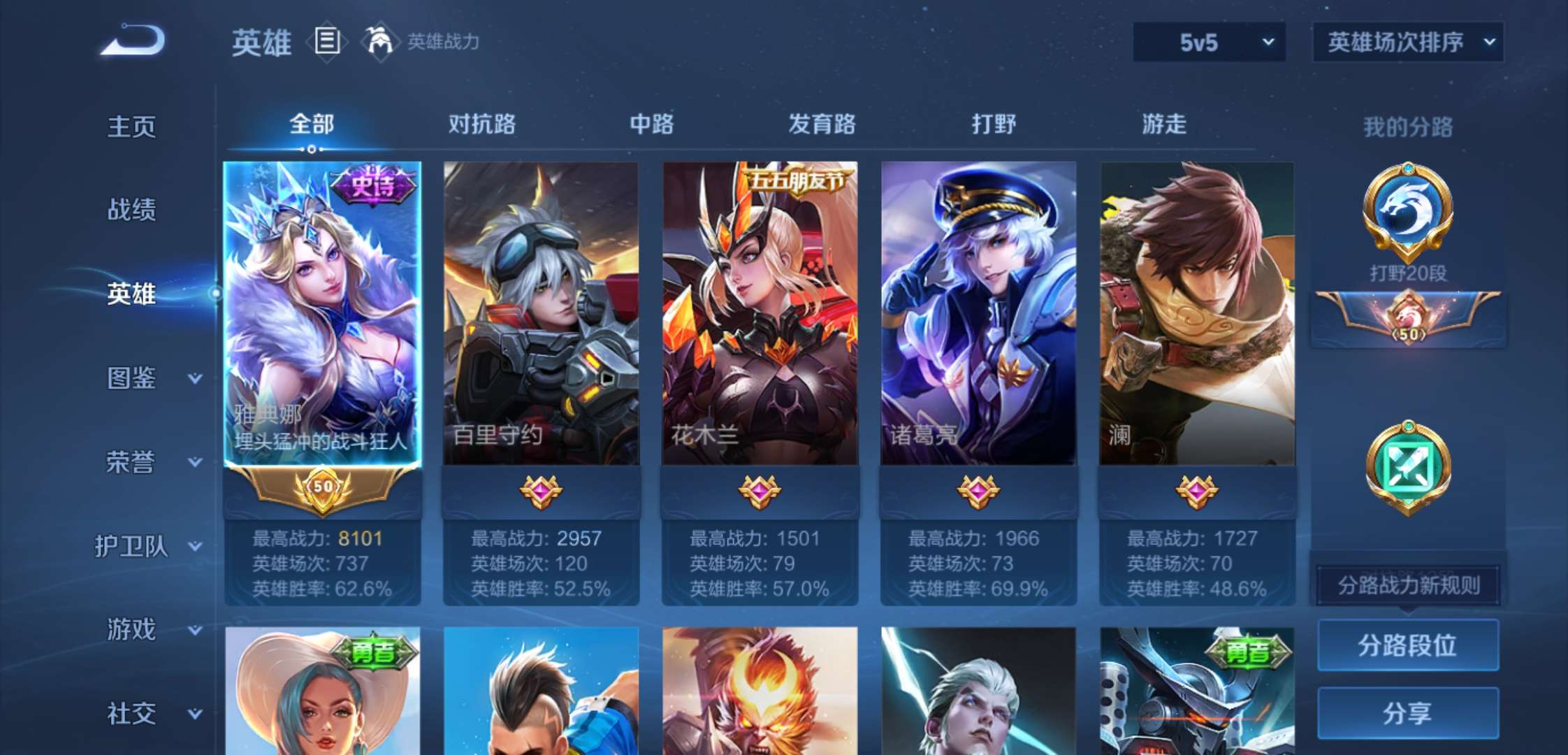Open the 英雄场次排序 sorting dropdown
The height and width of the screenshot is (755, 1568).
(x=1407, y=42)
